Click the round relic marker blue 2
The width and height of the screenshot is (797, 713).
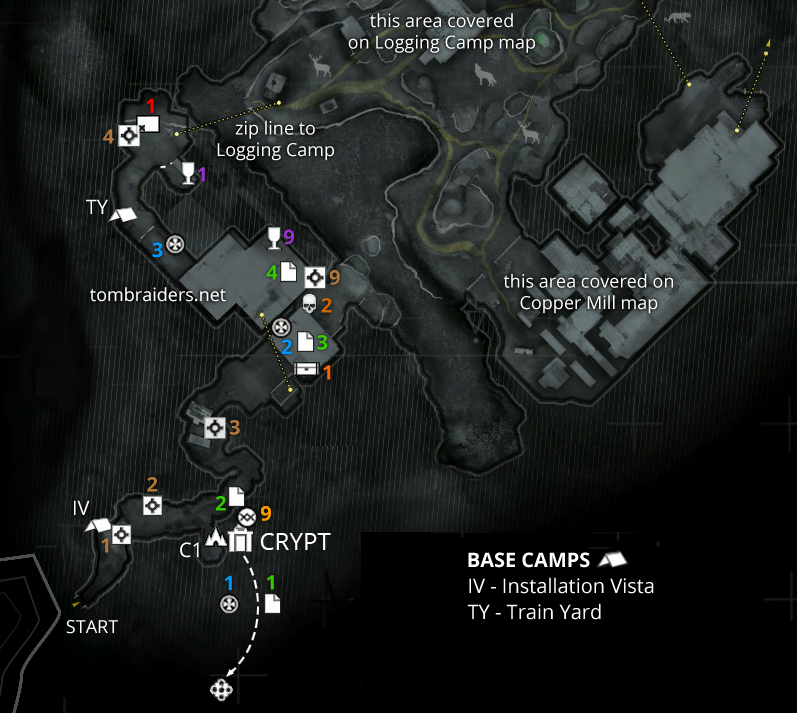click(281, 326)
